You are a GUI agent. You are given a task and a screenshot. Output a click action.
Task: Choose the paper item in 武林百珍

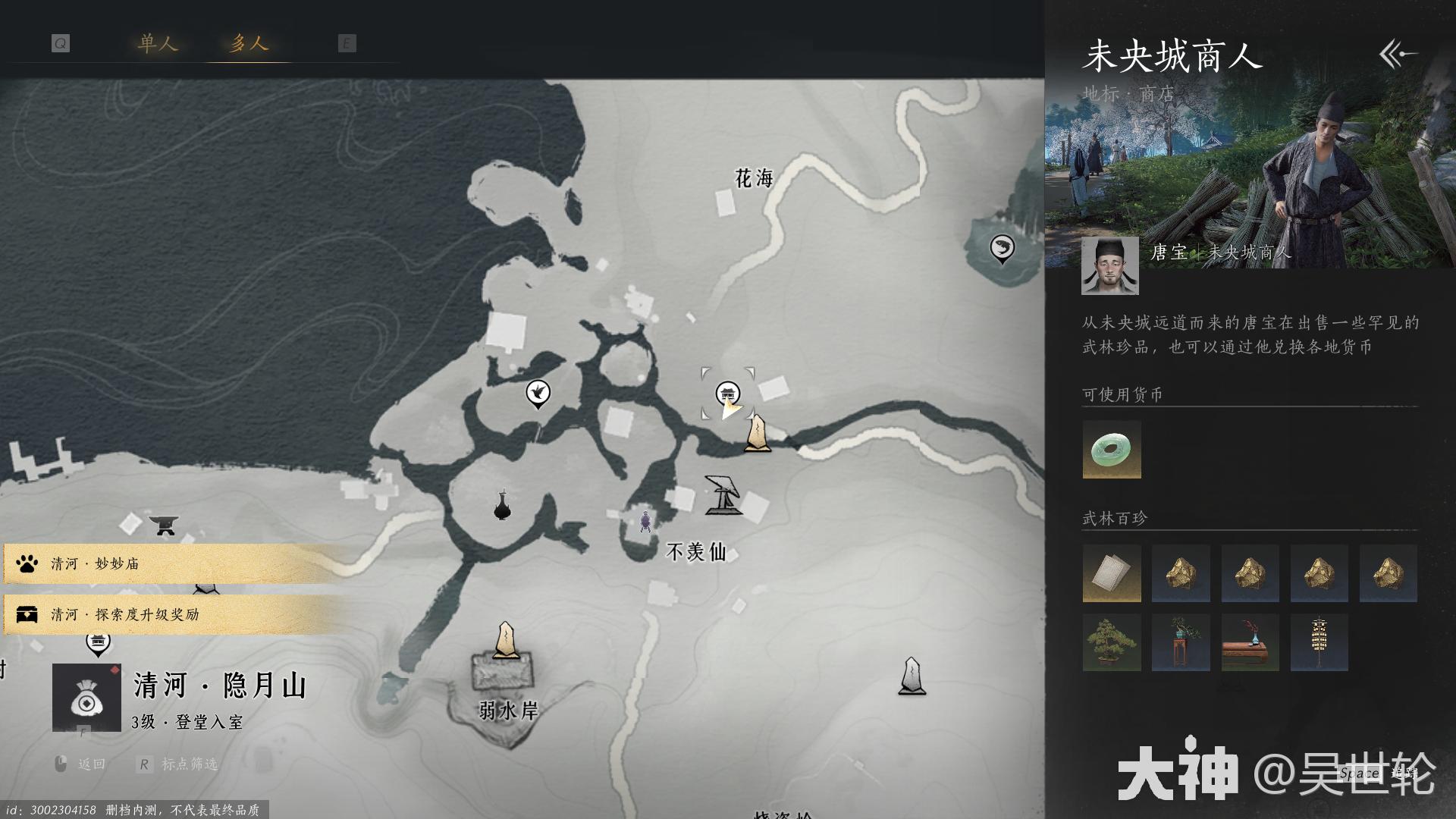1112,573
